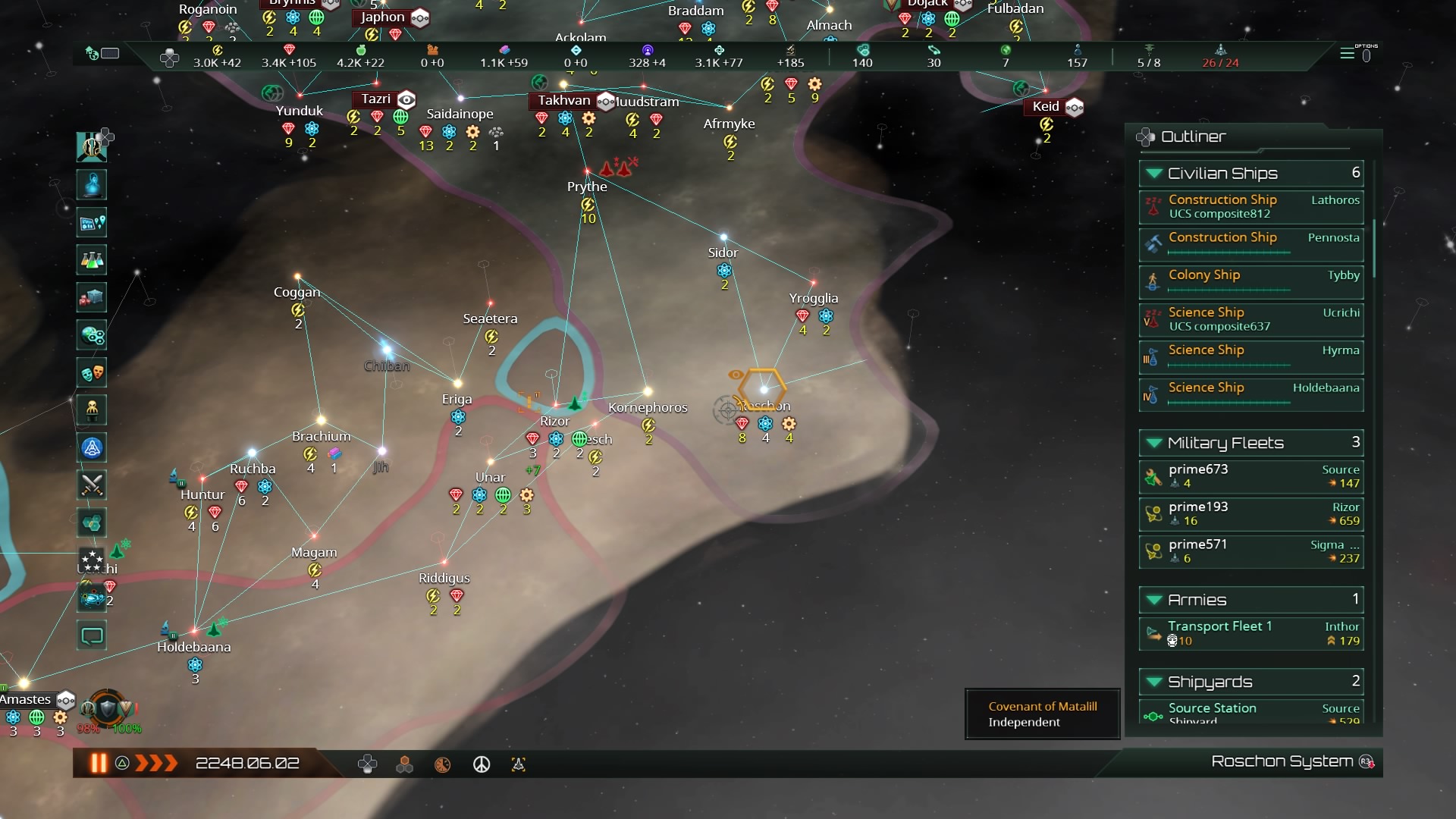Collapse the Shipyards outliner section
The image size is (1456, 819).
pos(1155,681)
